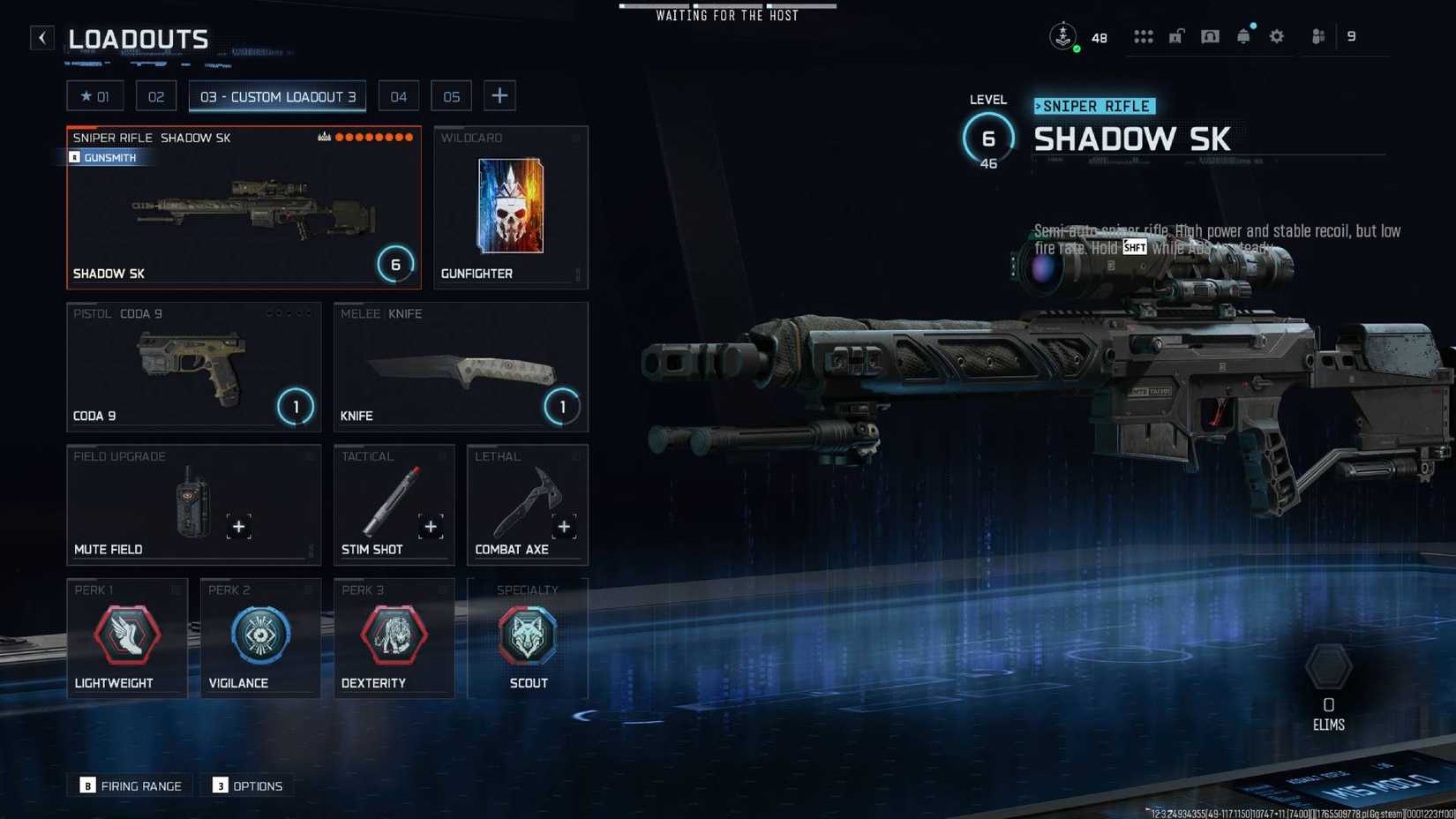Open Gunsmith for the Shadow SK
This screenshot has width=1456, height=819.
(105, 157)
